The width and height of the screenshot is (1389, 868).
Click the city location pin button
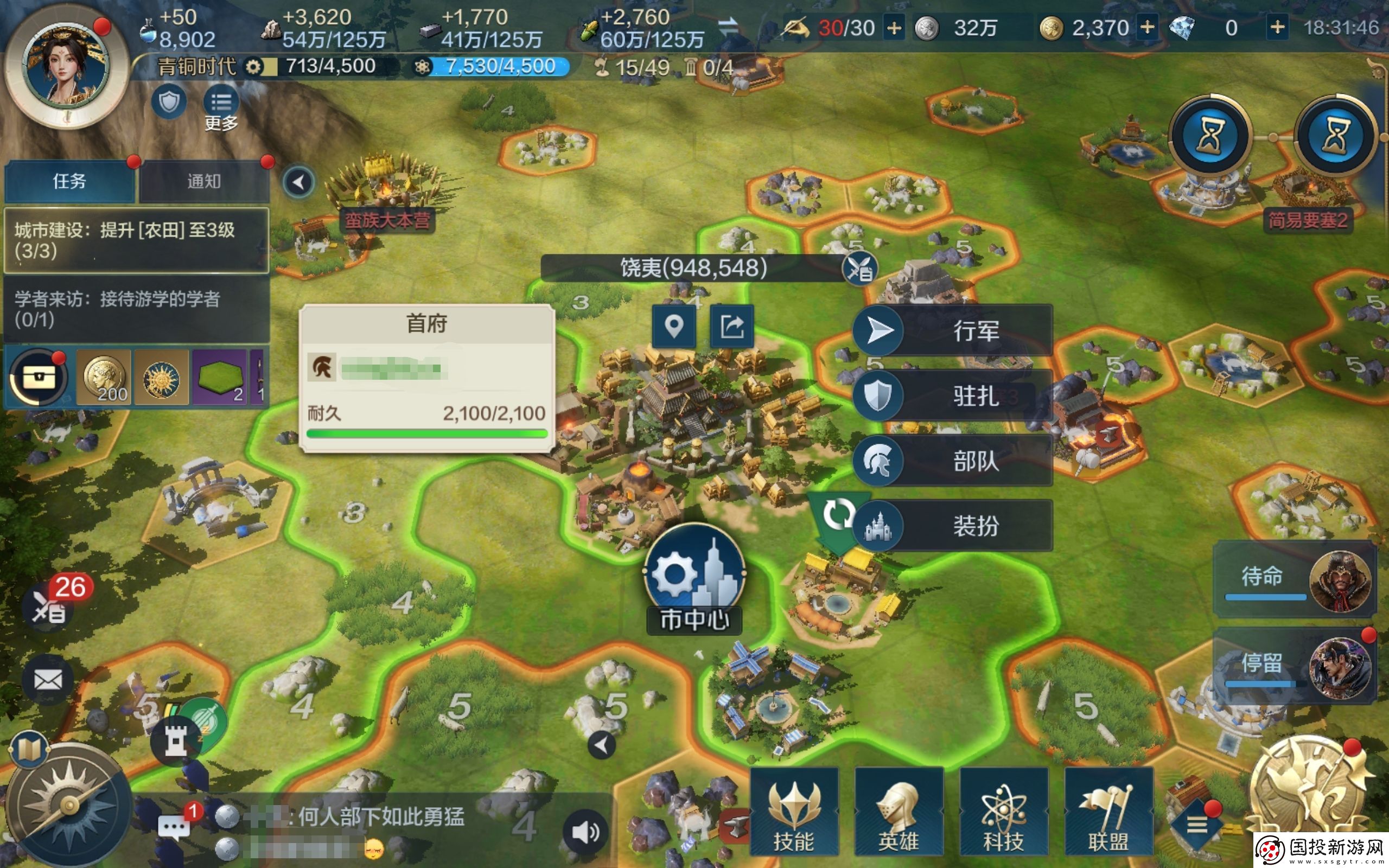point(674,326)
